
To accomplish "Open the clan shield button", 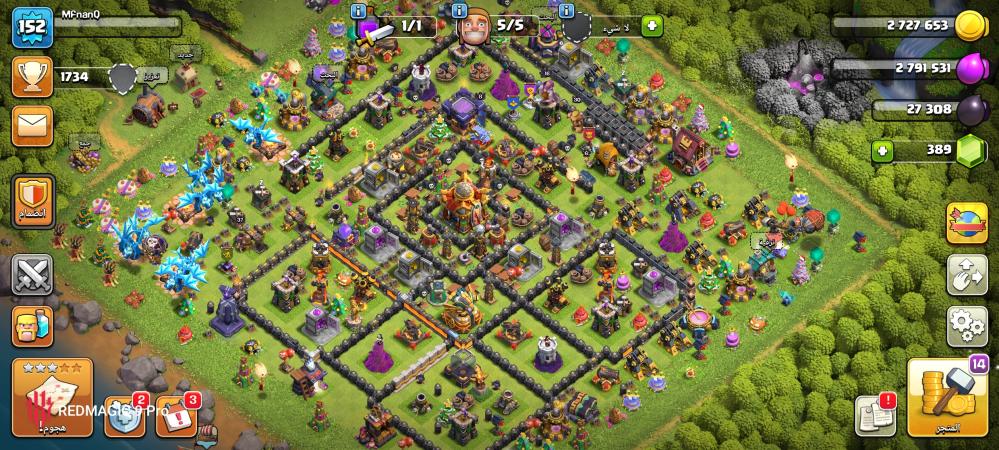I will [x=31, y=201].
